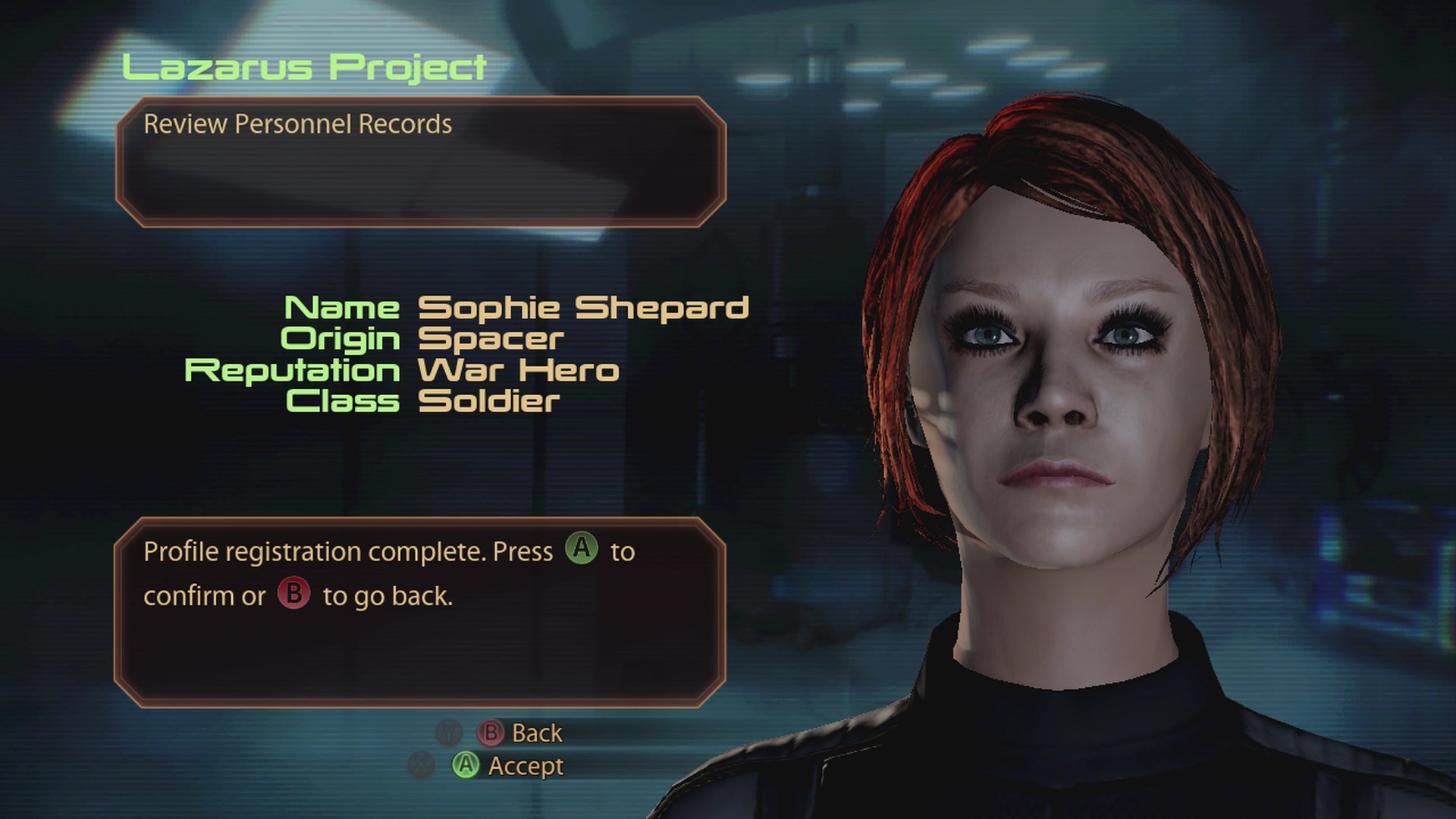Select the grayed-out Y button icon
The height and width of the screenshot is (819, 1456).
coord(450,733)
